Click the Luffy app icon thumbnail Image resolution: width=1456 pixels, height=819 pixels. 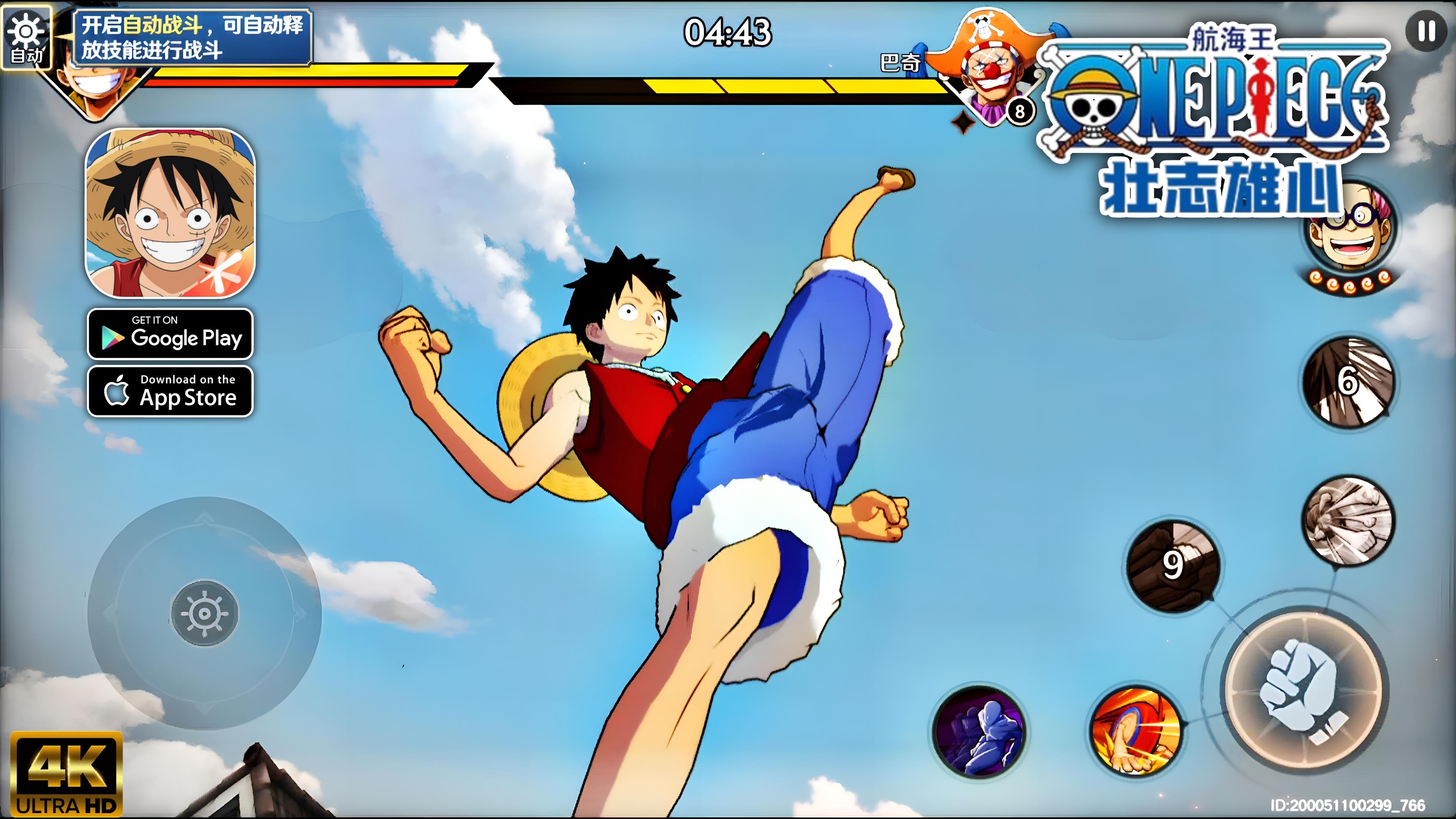(x=170, y=213)
